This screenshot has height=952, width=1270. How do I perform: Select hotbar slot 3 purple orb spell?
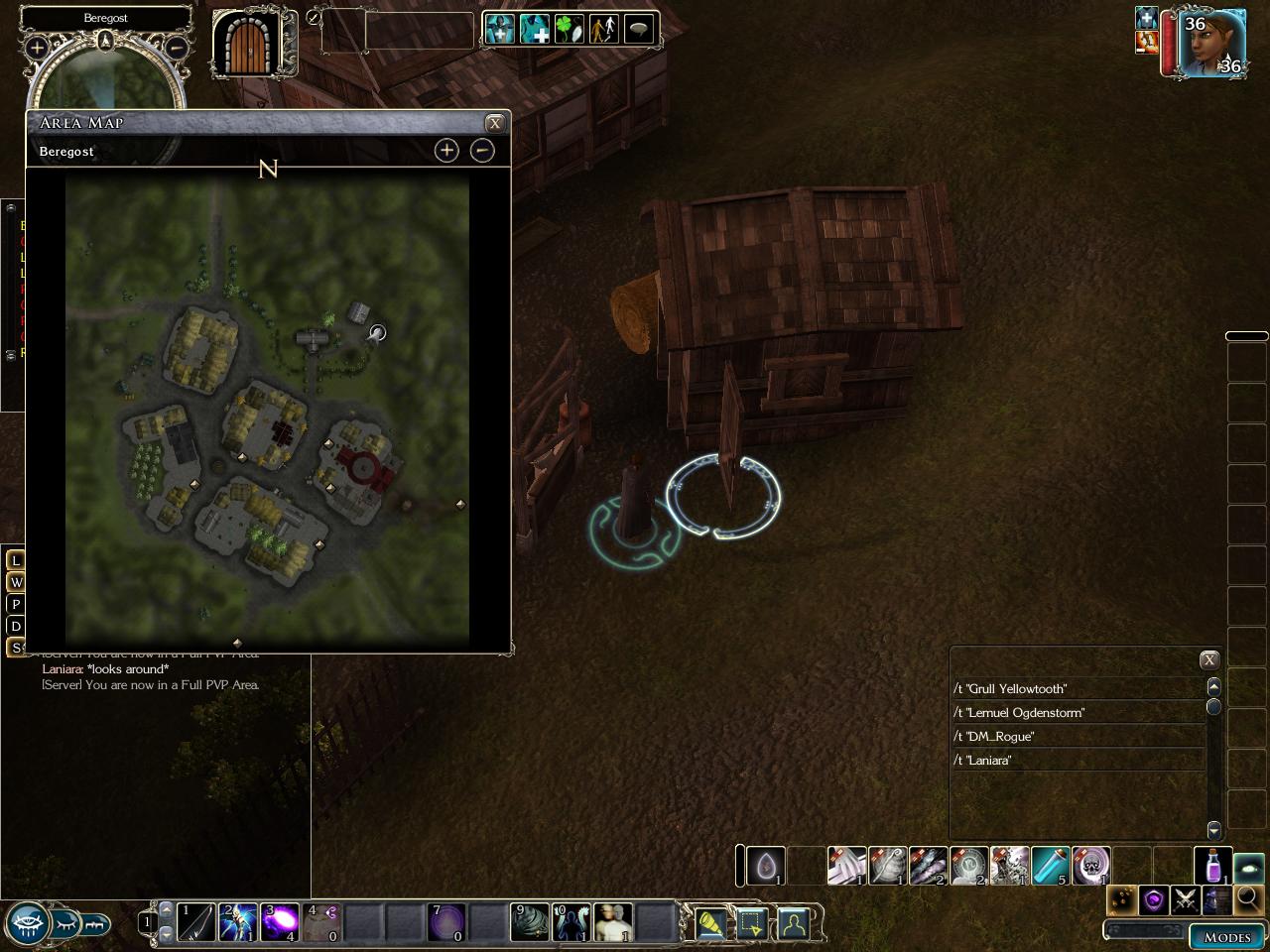click(280, 922)
